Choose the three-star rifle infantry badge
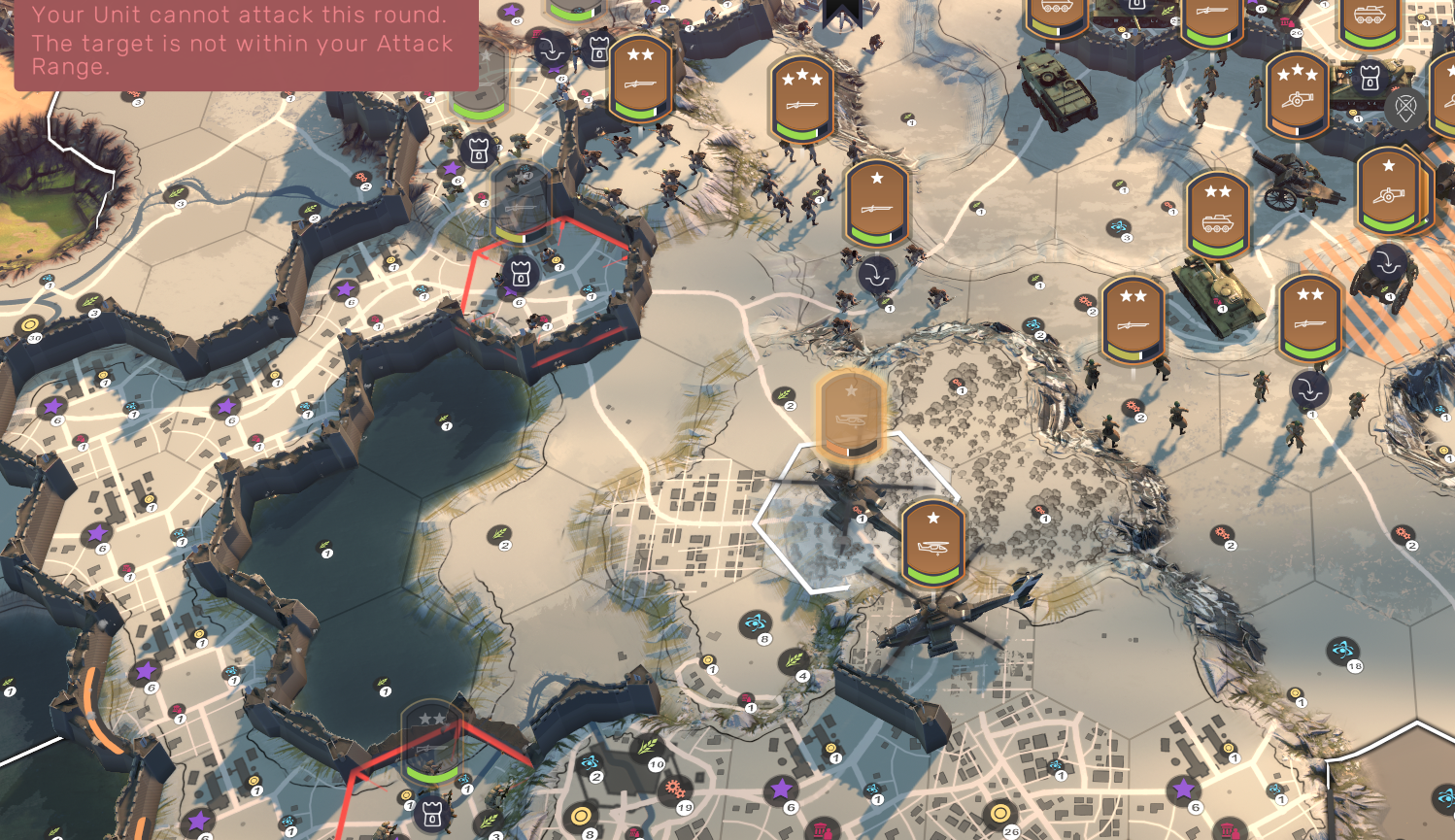 [x=801, y=99]
